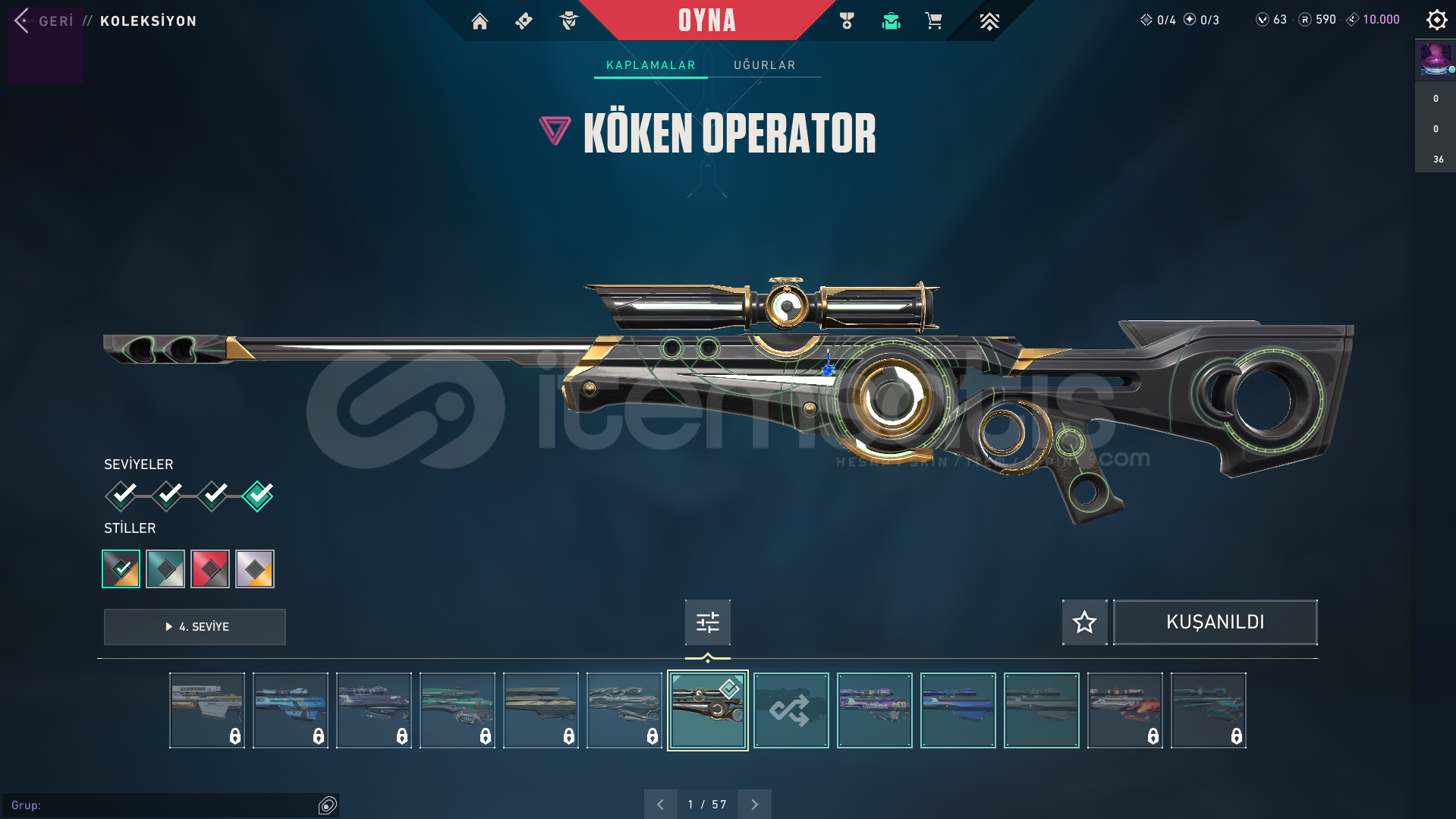Go back using the GERİ arrow
Viewport: 1456px width, 819px height.
pyautogui.click(x=23, y=20)
